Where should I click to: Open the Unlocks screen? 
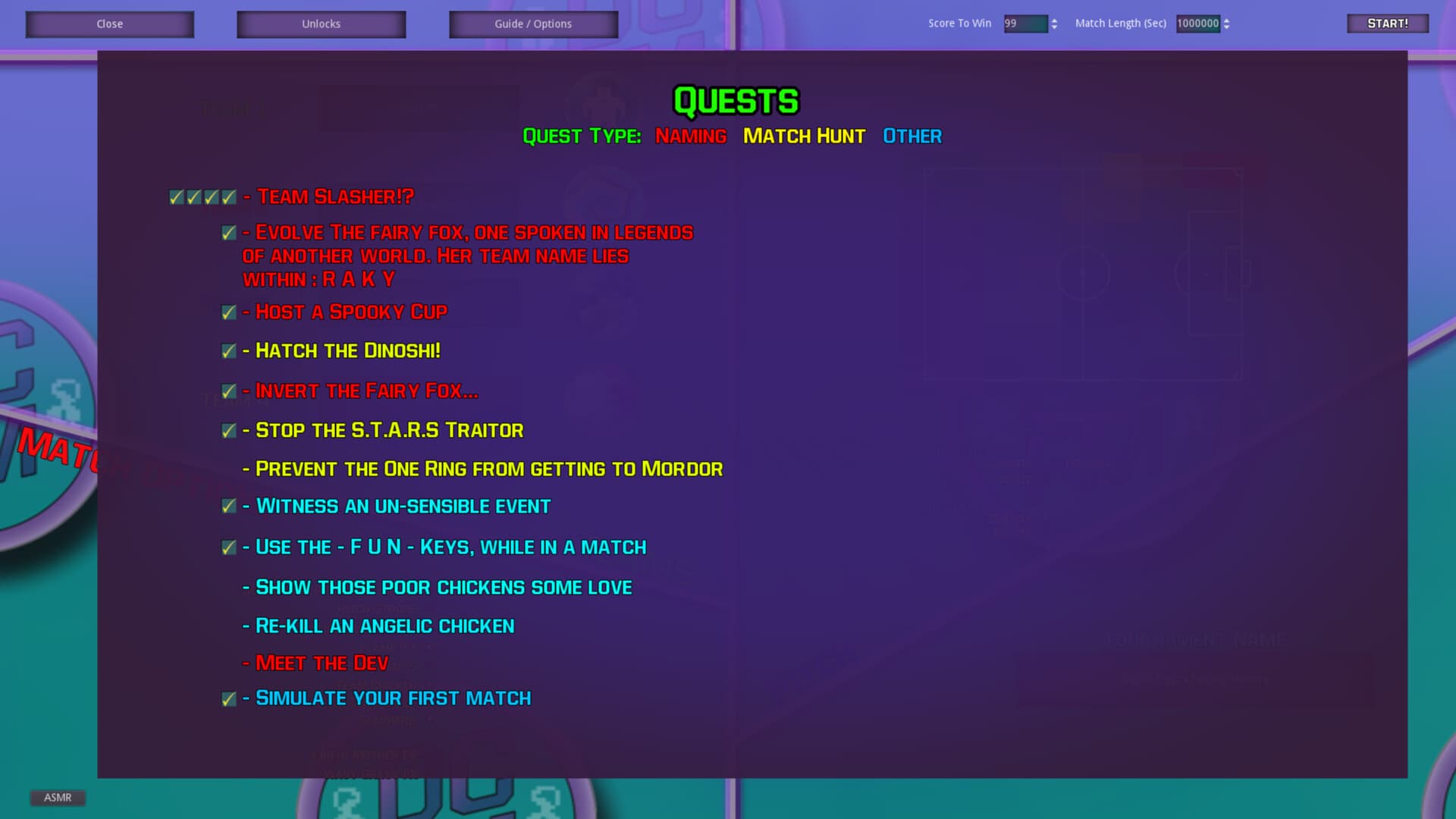click(321, 24)
